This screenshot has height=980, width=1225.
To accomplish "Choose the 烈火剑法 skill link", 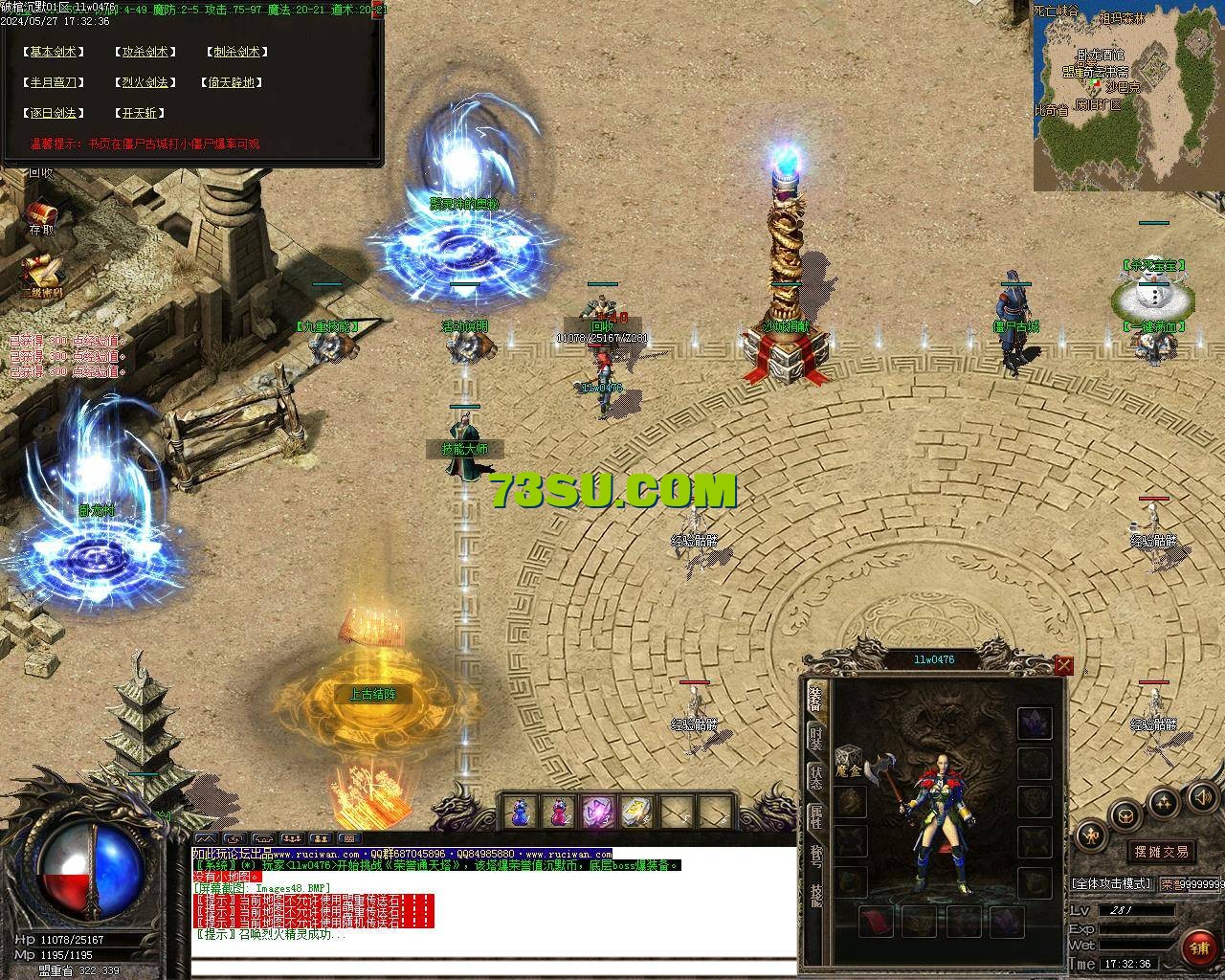I will click(x=145, y=83).
